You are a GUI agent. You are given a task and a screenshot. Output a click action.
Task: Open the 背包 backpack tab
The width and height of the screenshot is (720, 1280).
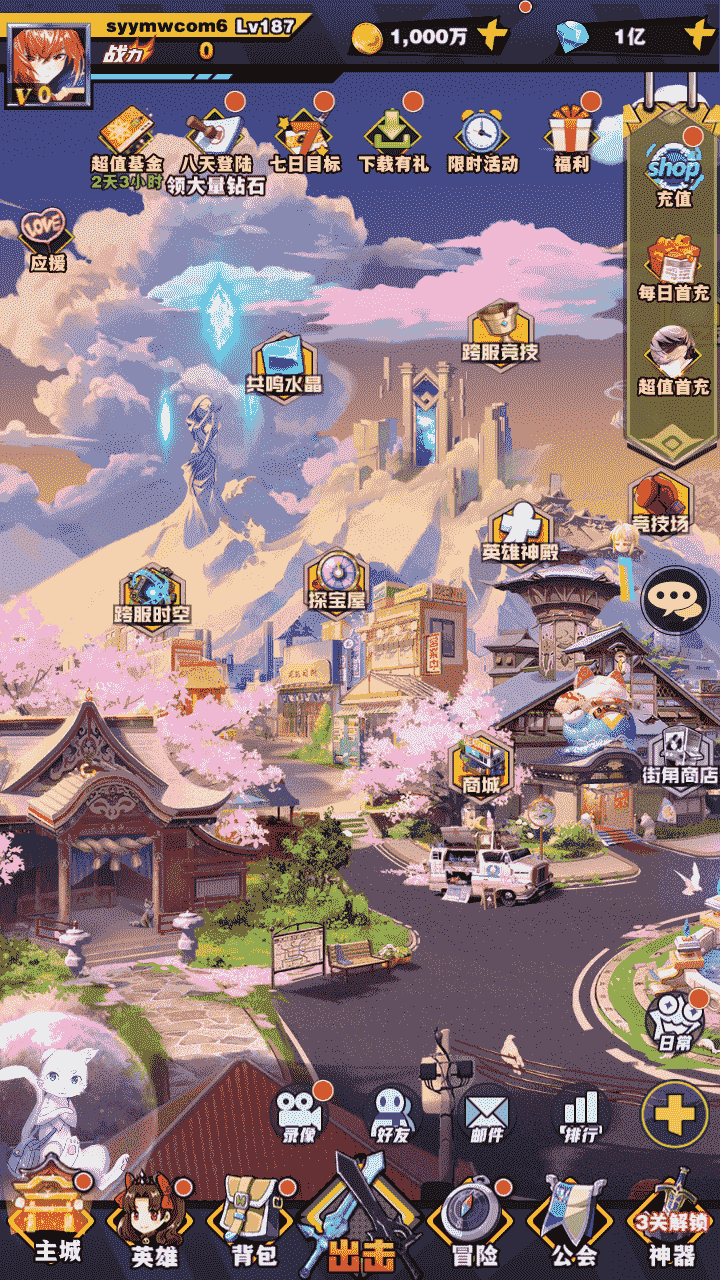253,1225
